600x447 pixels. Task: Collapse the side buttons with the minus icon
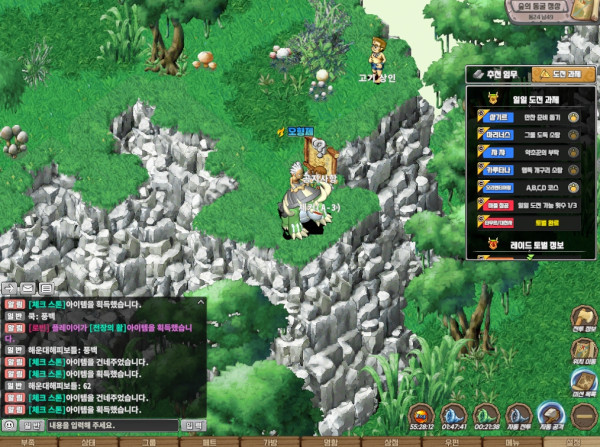pos(584,416)
